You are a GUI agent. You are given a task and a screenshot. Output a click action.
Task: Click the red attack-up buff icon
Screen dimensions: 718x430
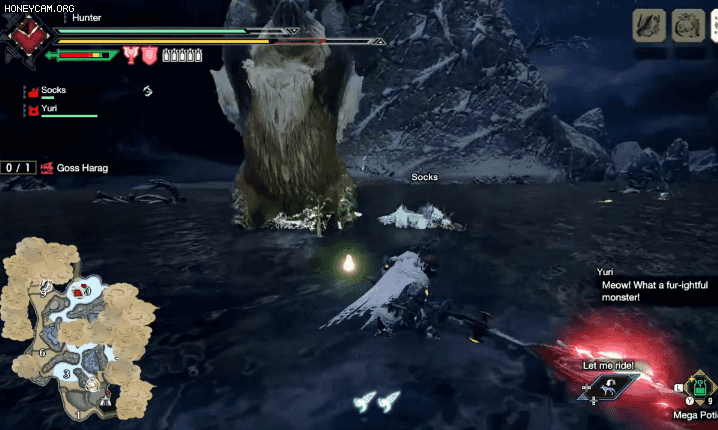pos(130,55)
